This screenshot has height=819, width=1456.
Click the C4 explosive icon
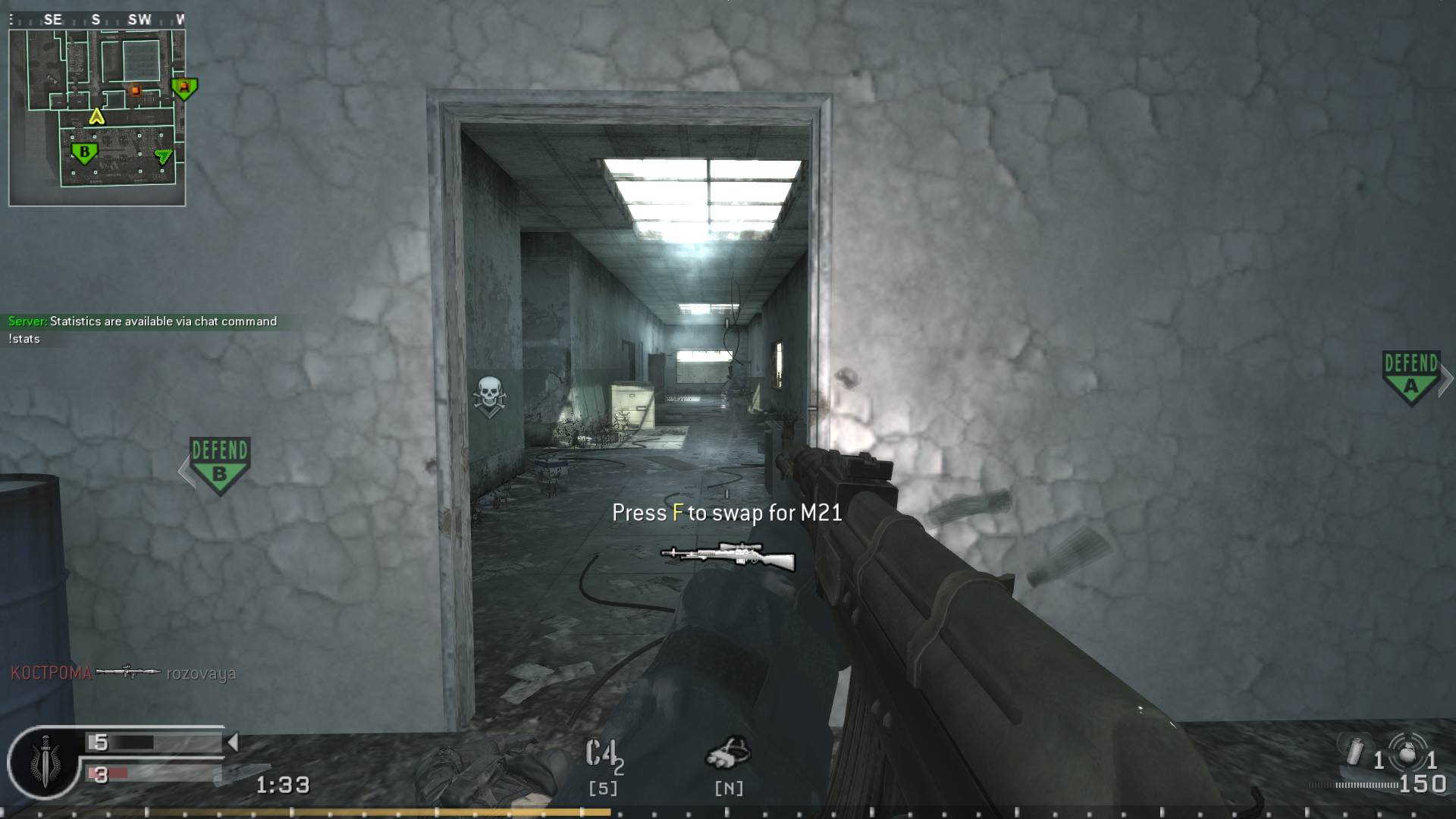(603, 755)
